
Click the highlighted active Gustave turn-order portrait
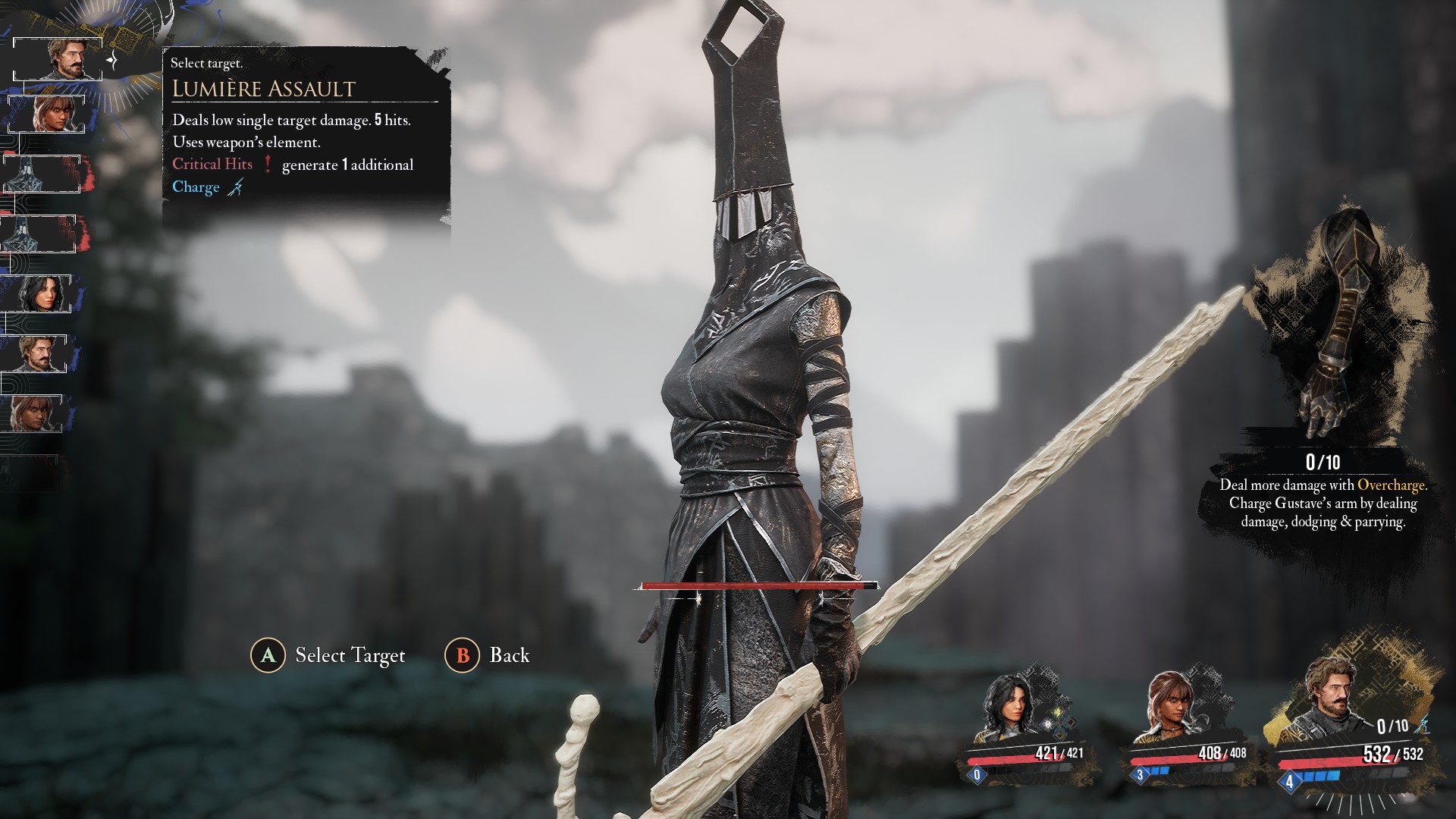[x=61, y=59]
